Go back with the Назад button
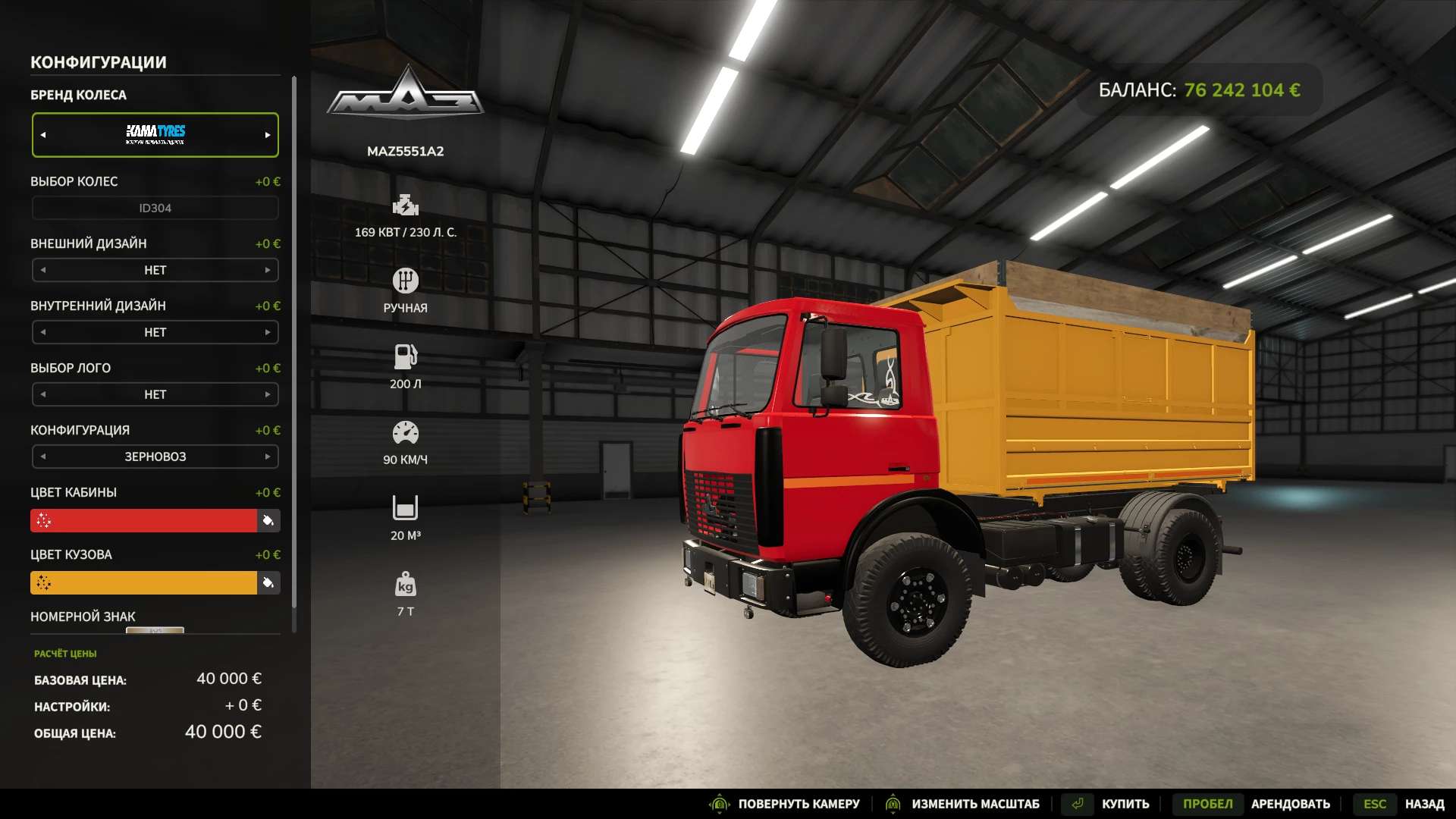This screenshot has width=1456, height=819. (1424, 804)
